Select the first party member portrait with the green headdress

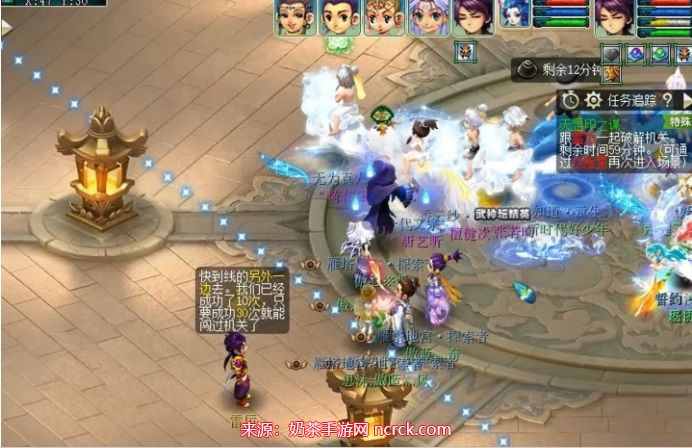291,17
